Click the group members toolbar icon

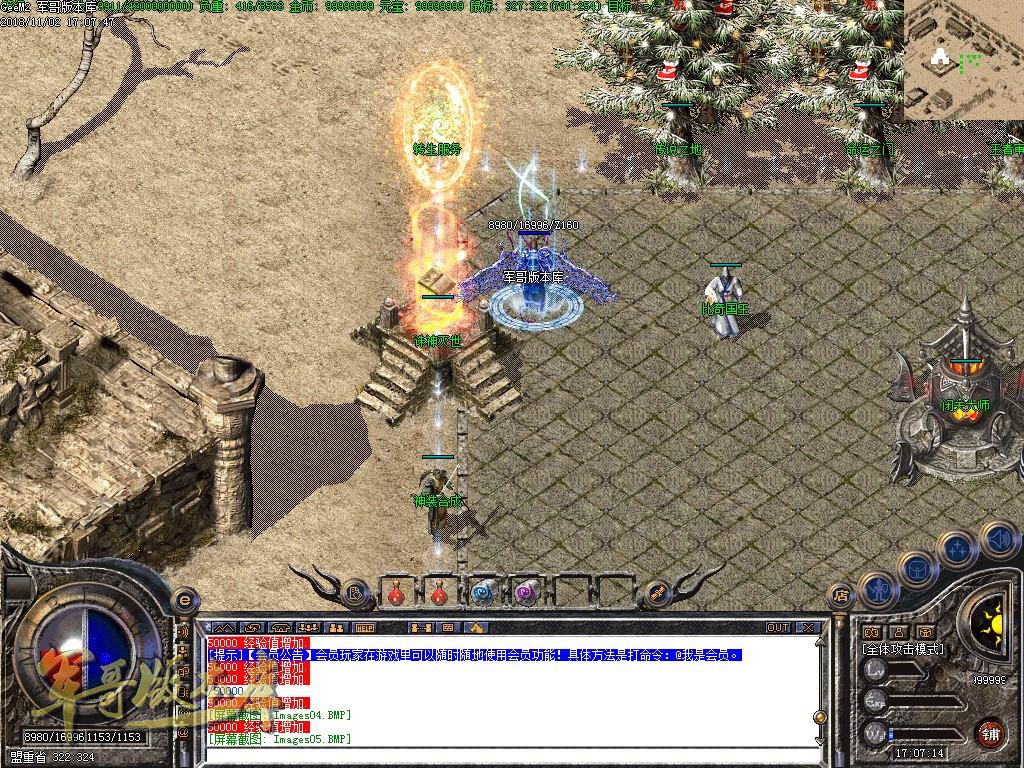(337, 627)
